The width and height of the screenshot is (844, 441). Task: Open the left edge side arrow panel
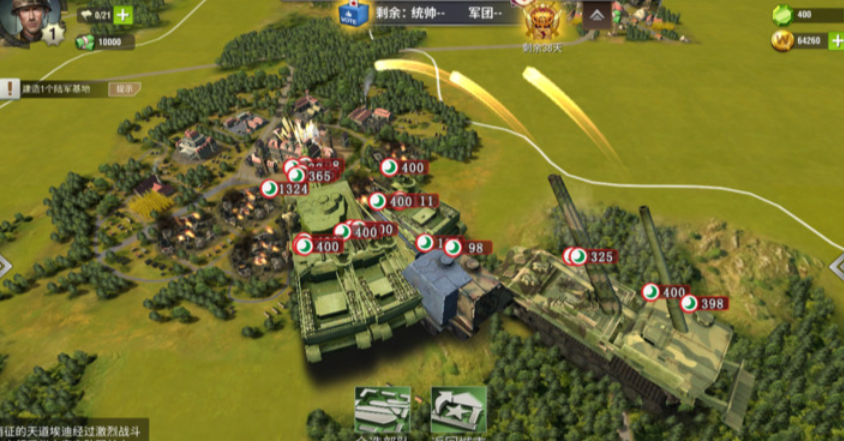pos(6,266)
